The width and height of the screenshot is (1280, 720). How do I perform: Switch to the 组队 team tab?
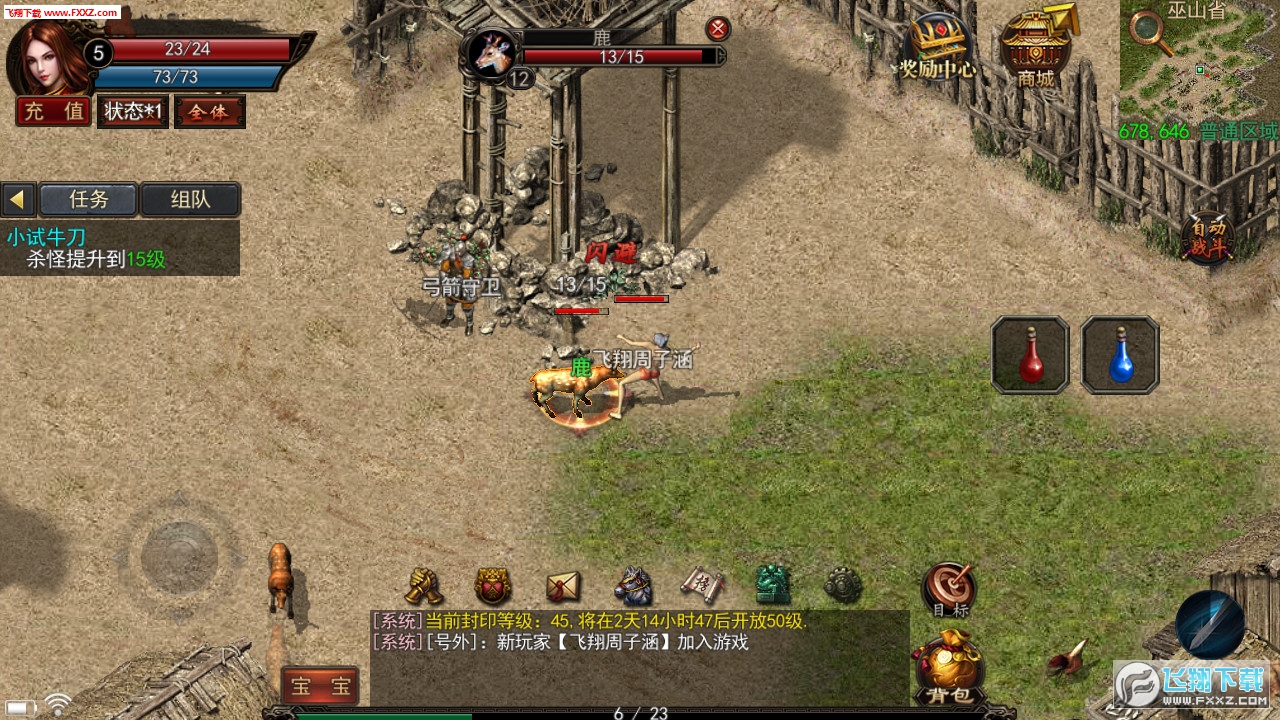click(x=190, y=199)
